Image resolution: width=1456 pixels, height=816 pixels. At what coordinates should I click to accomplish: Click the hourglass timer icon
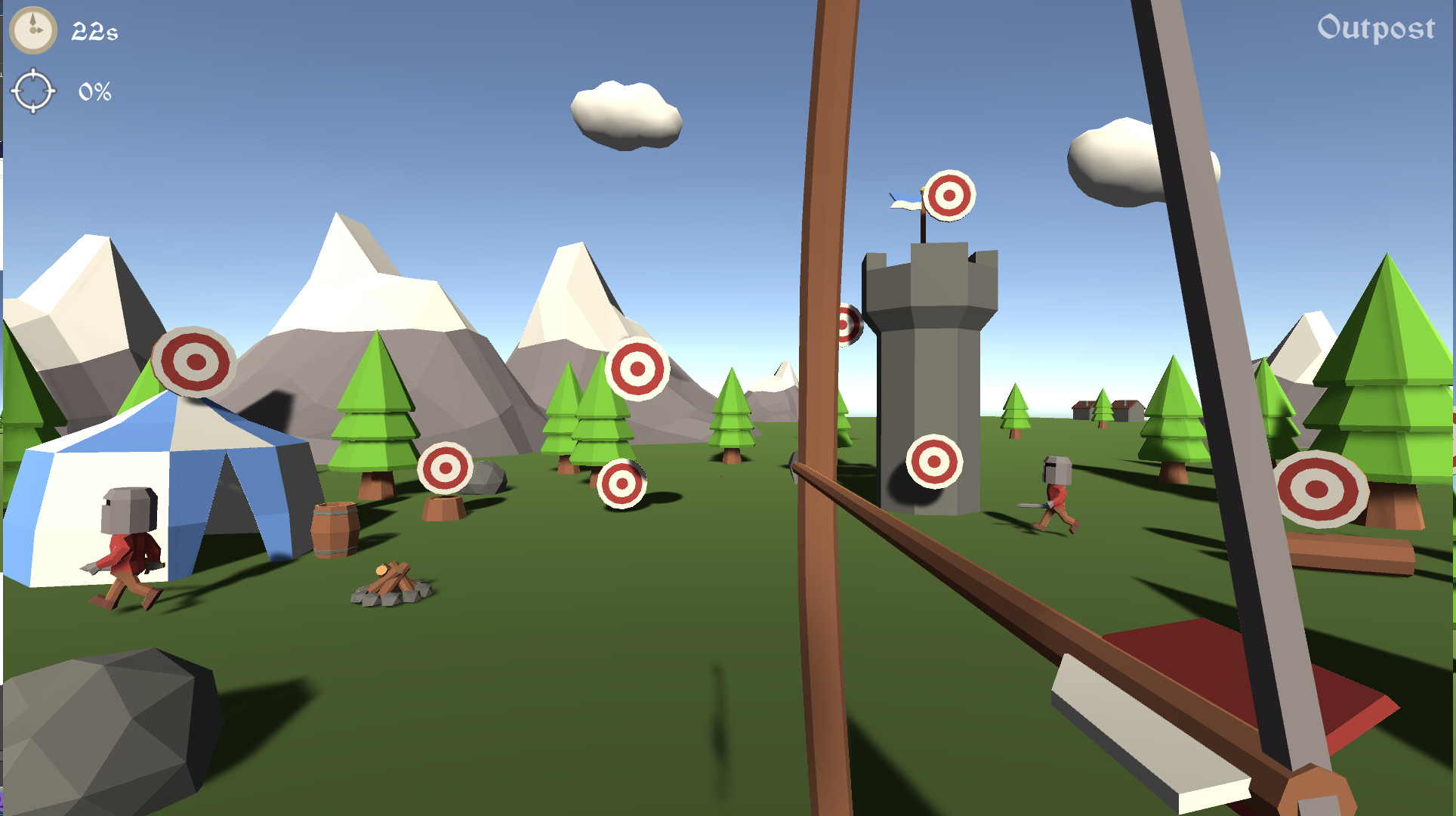33,32
